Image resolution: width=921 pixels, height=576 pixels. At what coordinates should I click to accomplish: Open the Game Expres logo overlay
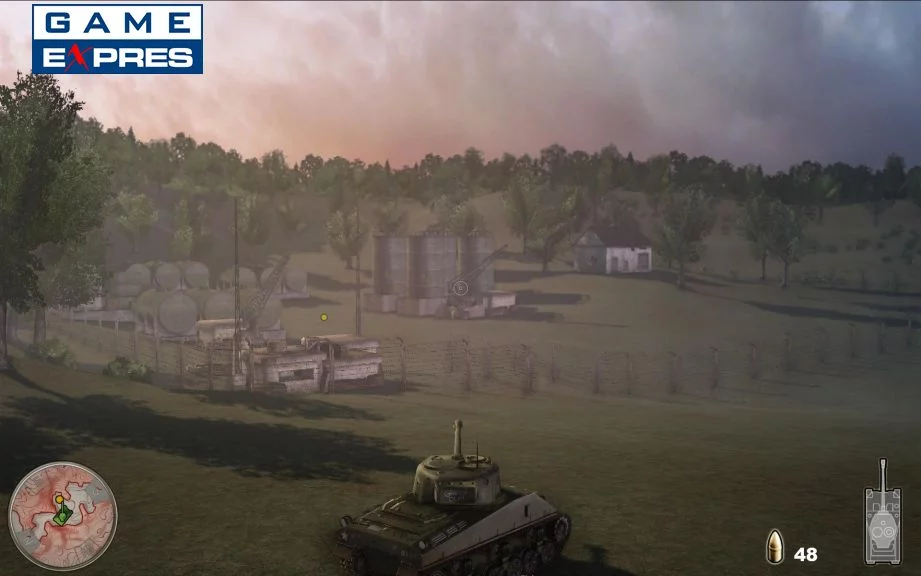pyautogui.click(x=117, y=39)
